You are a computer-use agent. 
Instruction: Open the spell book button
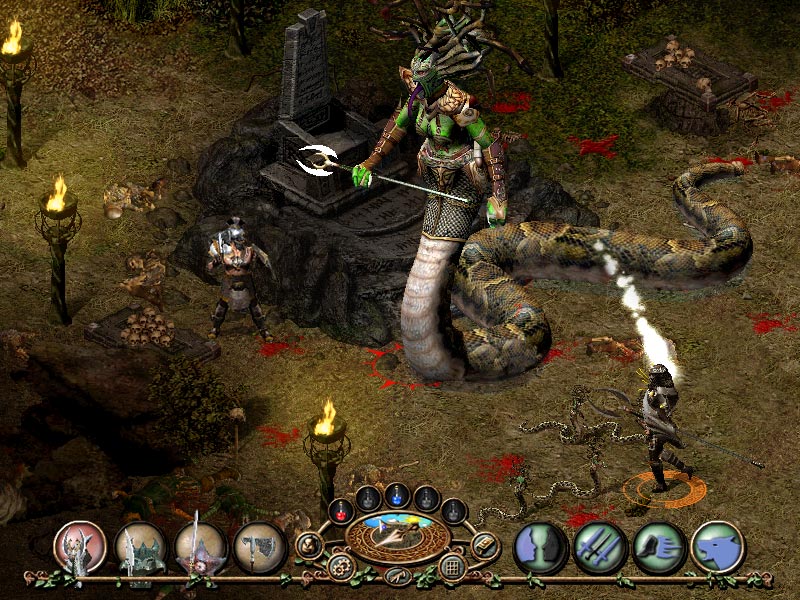[x=485, y=546]
